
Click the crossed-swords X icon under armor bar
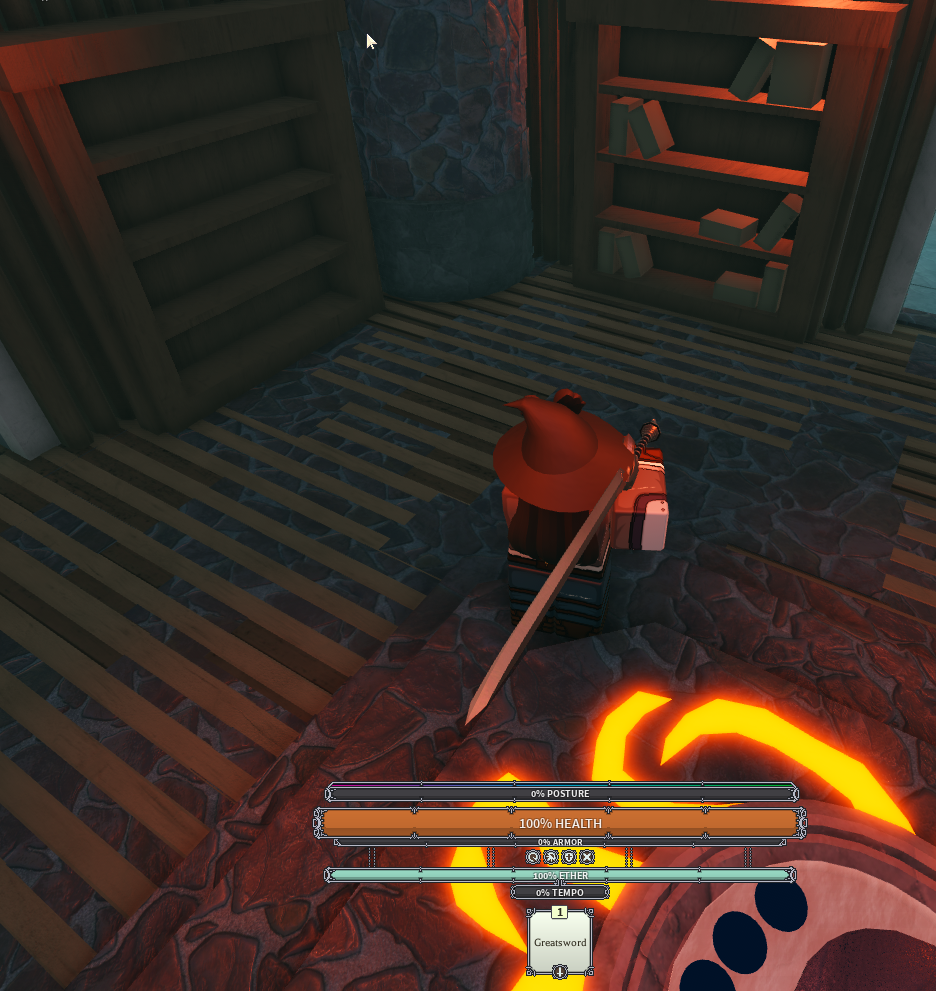587,857
